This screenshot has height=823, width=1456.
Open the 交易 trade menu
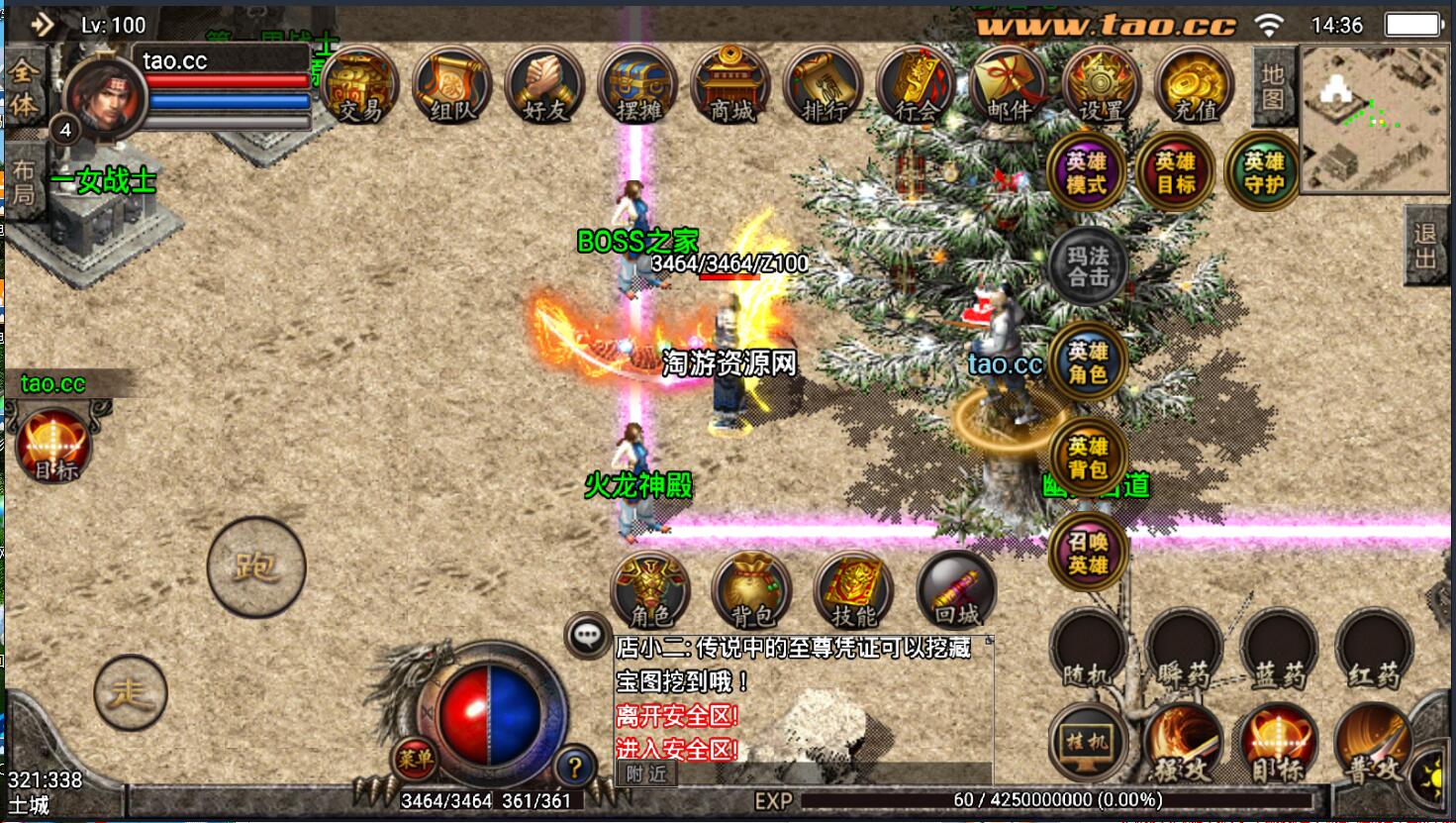[x=359, y=87]
